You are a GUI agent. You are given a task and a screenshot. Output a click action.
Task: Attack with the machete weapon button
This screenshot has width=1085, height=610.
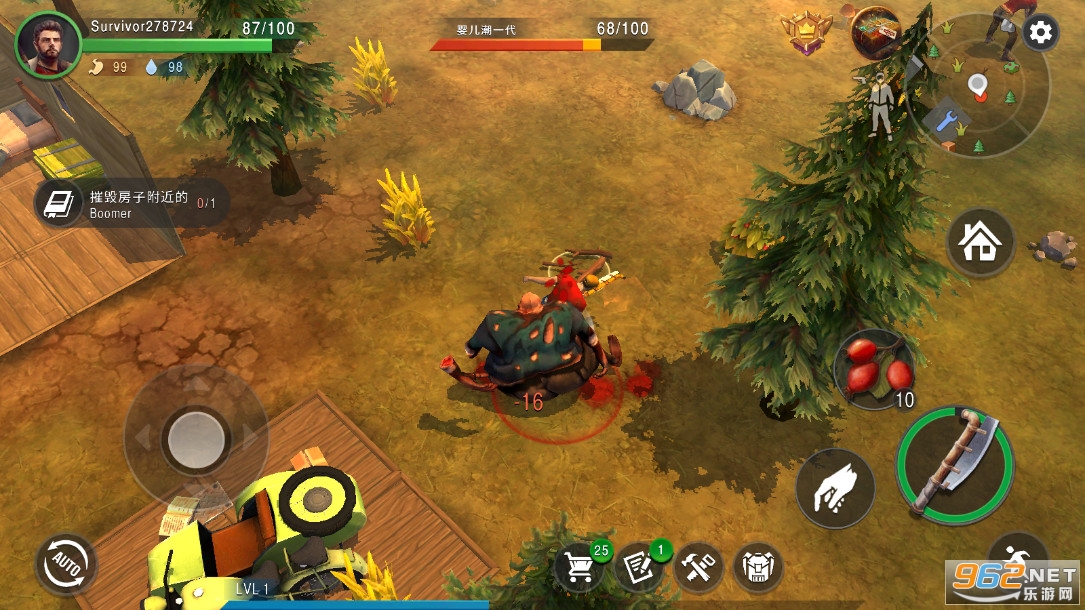955,464
